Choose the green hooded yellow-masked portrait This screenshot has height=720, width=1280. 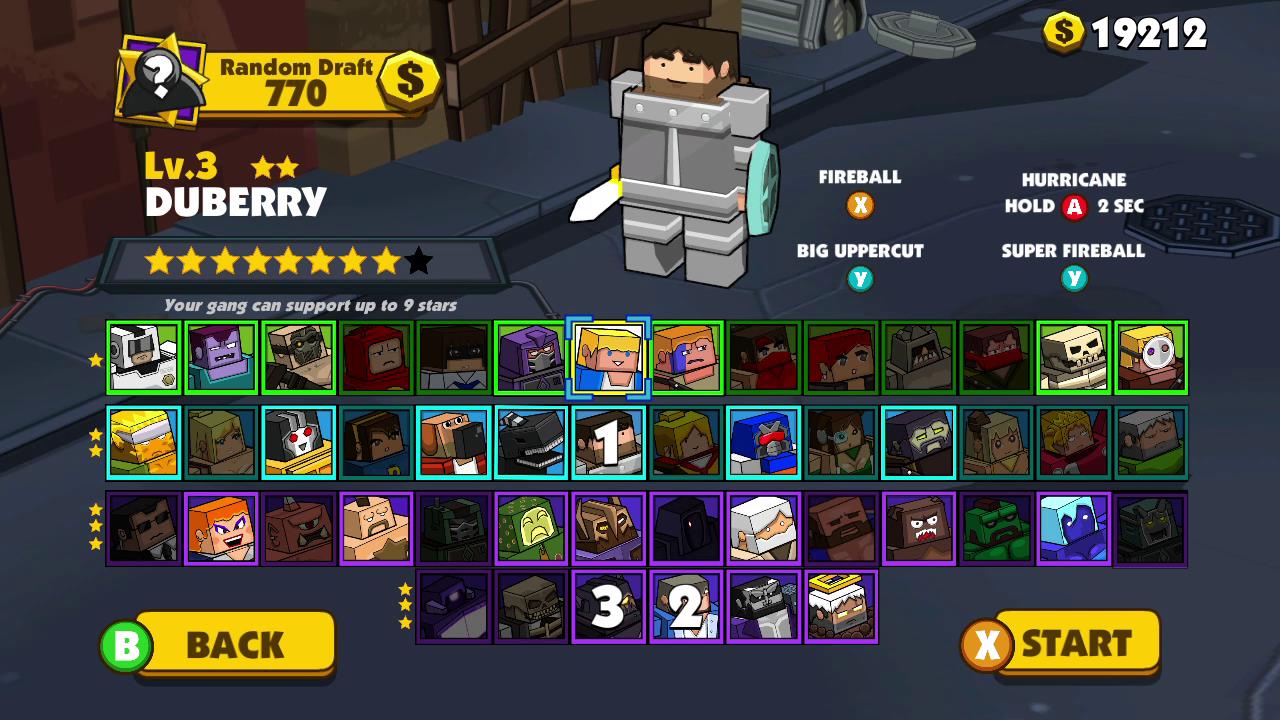[x=530, y=529]
